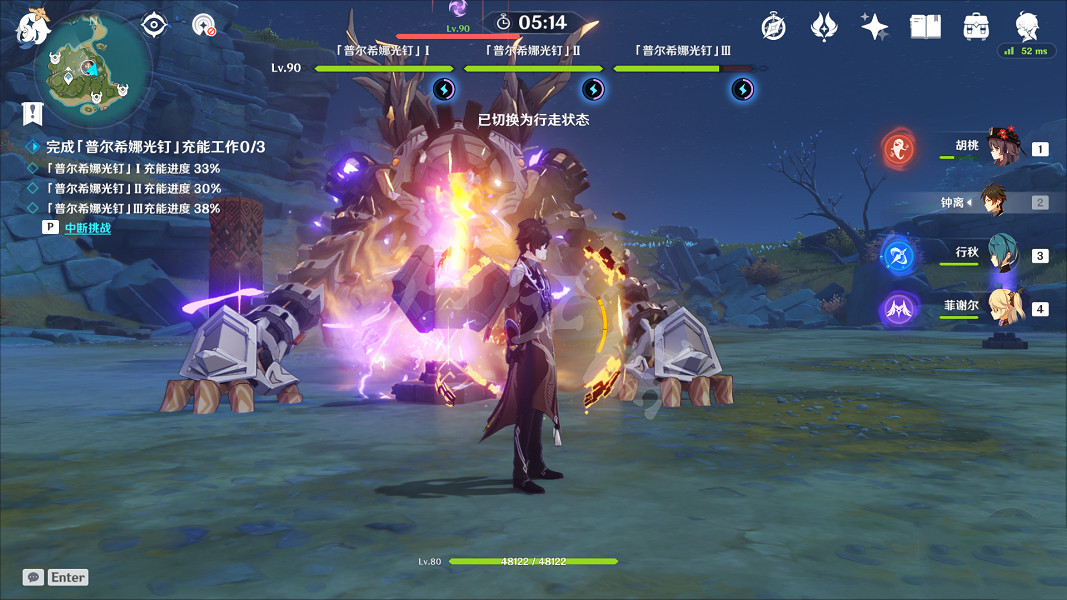Open the island minimap
The width and height of the screenshot is (1067, 600).
93,69
